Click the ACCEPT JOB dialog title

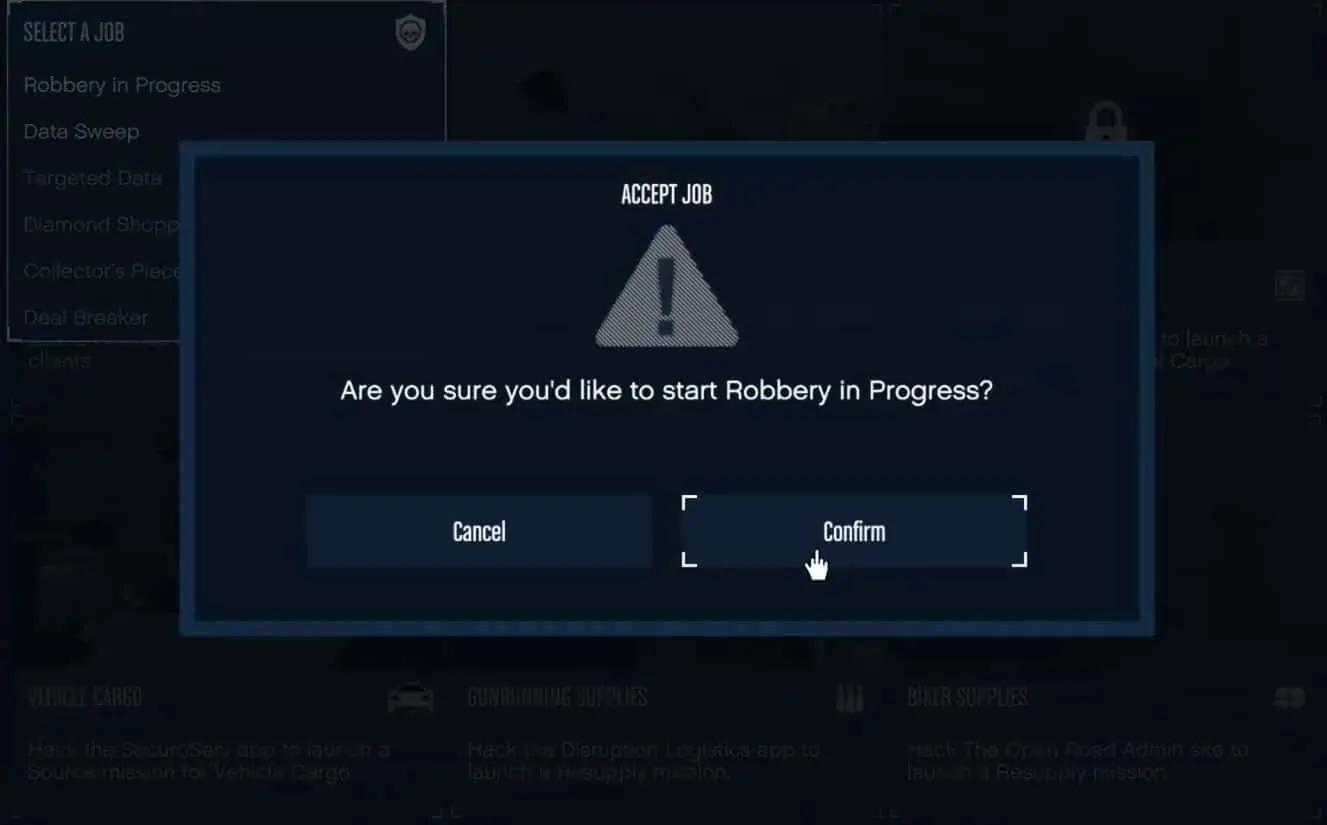(665, 194)
